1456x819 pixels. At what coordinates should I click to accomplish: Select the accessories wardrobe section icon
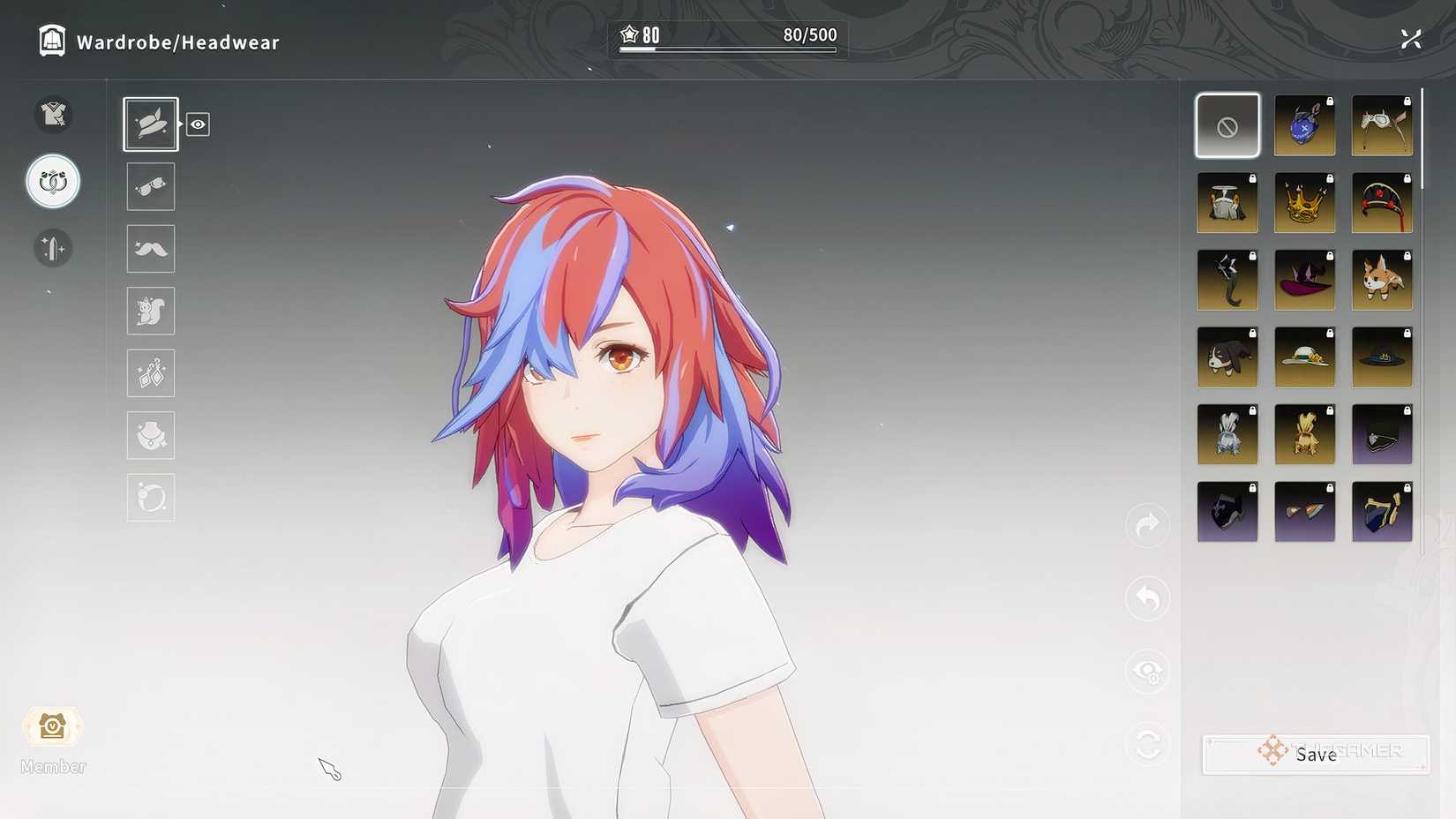pos(53,182)
